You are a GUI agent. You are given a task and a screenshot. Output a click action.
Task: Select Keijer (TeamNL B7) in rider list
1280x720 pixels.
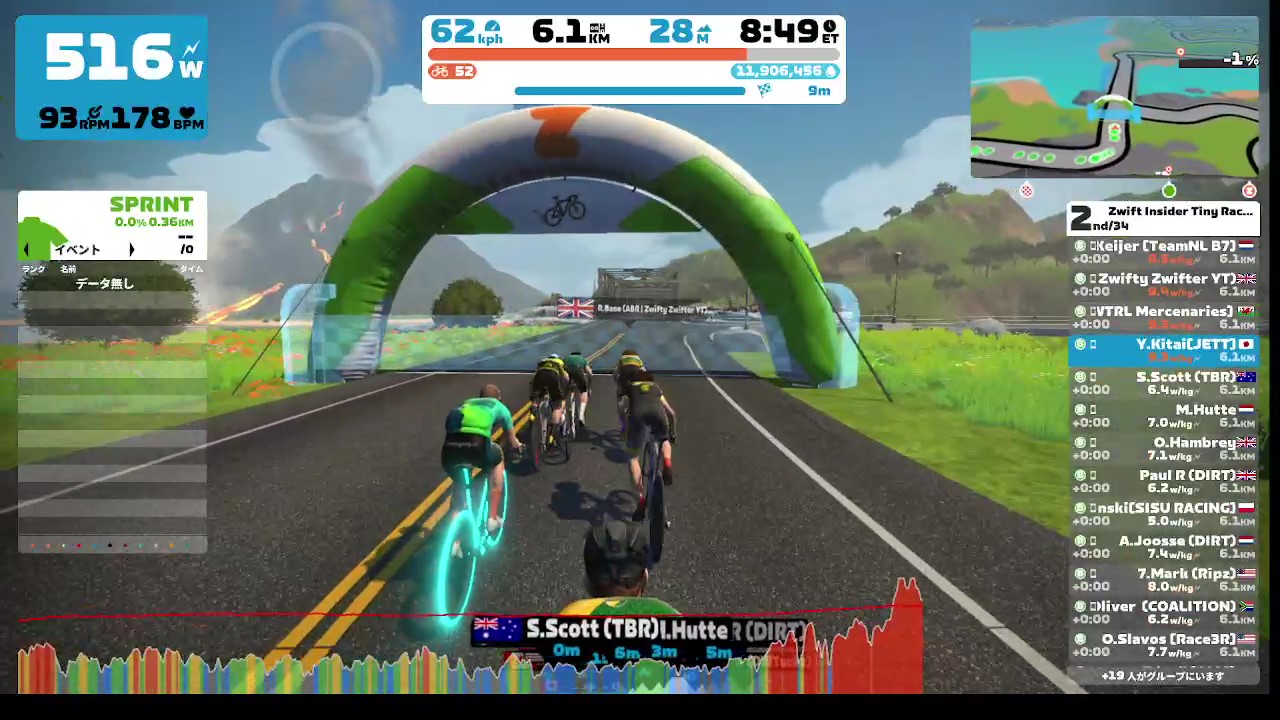coord(1163,252)
